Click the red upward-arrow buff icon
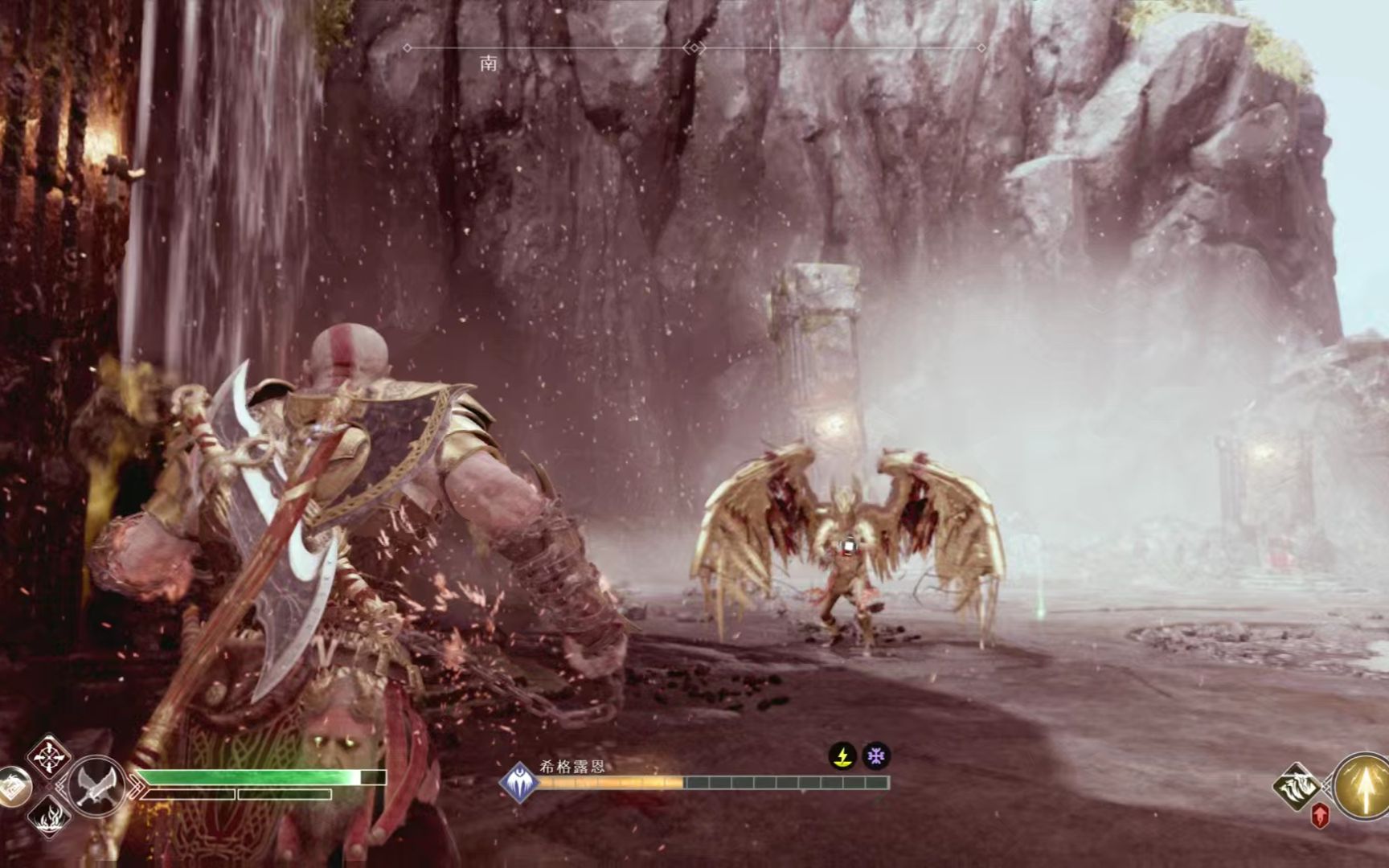This screenshot has width=1389, height=868. 1319,815
